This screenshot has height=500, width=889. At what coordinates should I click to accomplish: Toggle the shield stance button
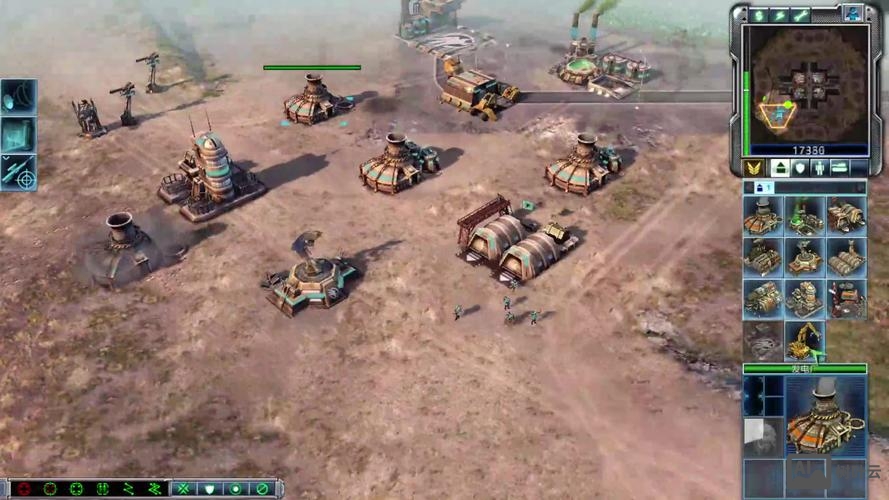tap(210, 489)
